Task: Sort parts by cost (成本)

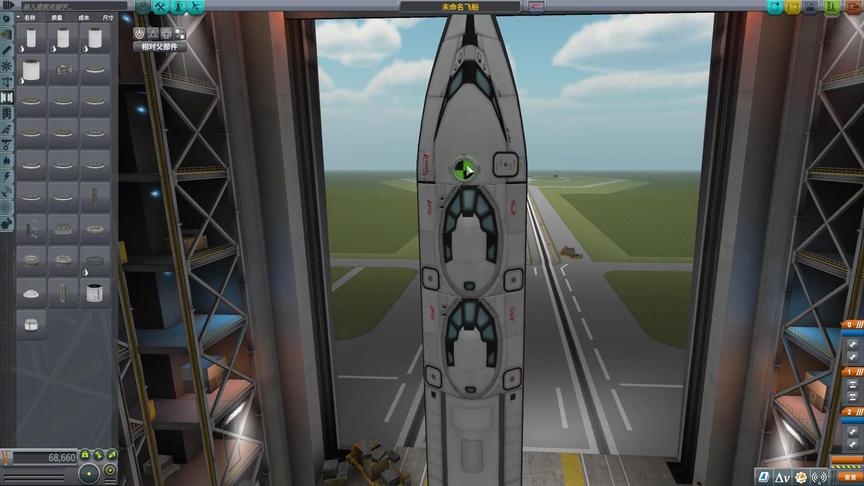Action: coord(83,18)
